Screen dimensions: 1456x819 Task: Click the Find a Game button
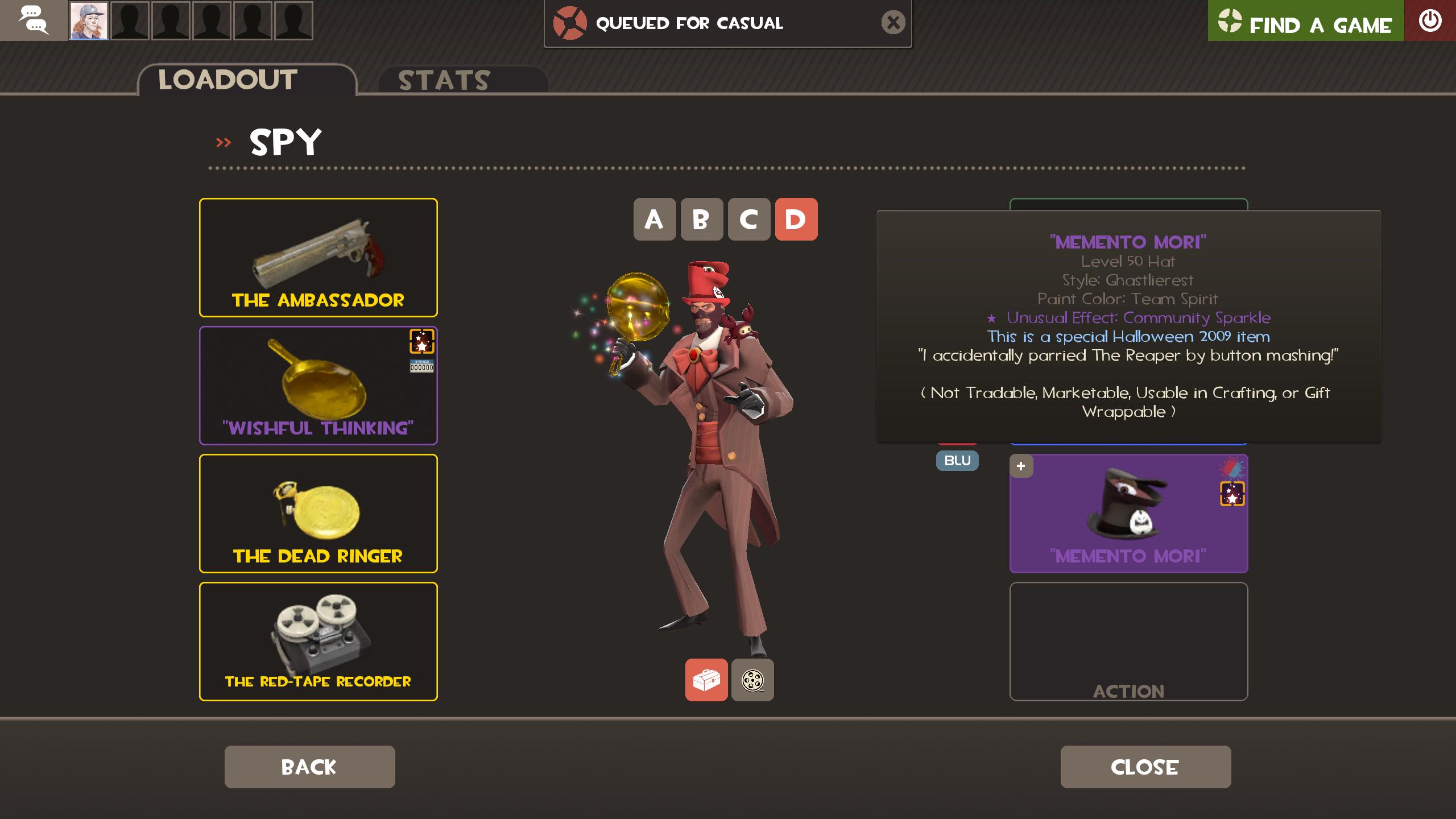coord(1305,22)
